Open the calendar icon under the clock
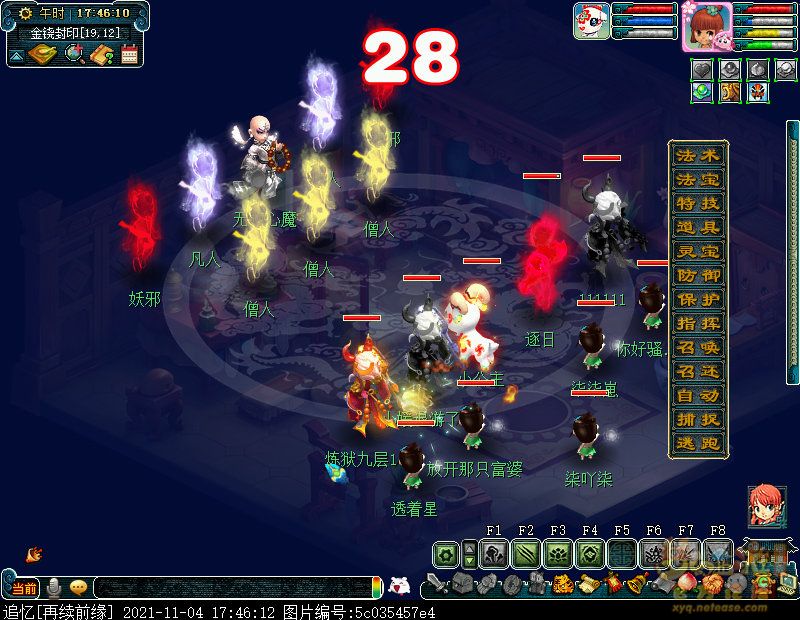The height and width of the screenshot is (620, 800). coord(129,55)
